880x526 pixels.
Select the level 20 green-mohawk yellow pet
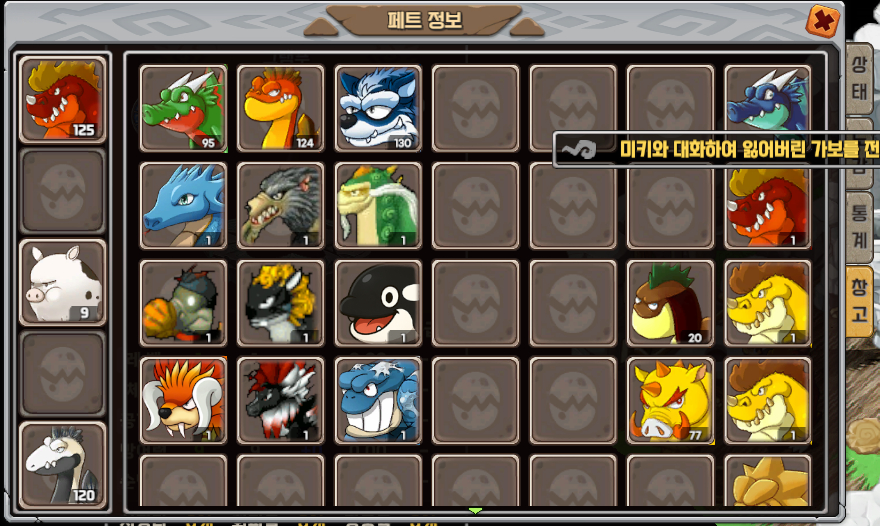(x=670, y=303)
